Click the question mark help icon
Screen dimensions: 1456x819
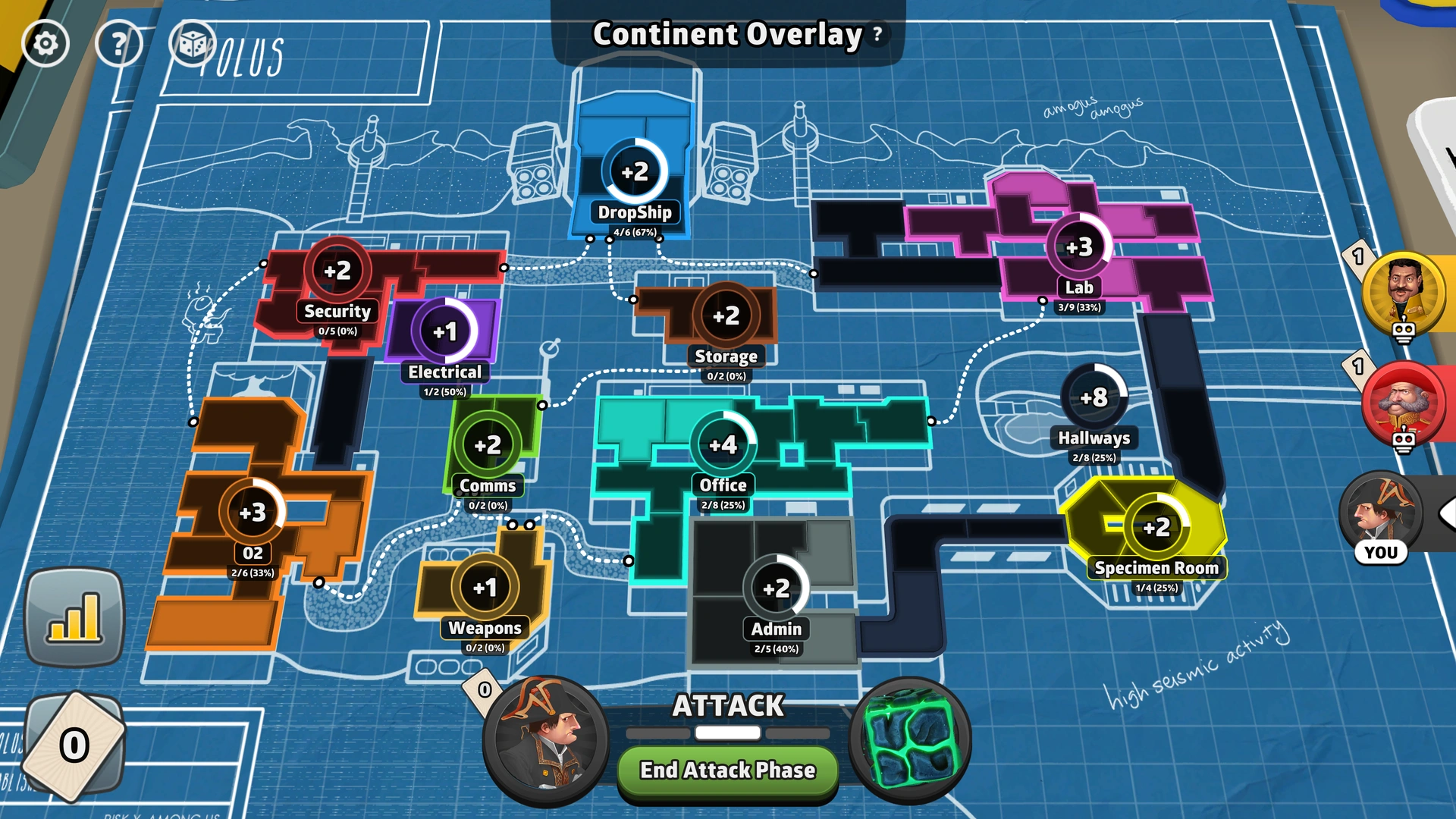118,43
